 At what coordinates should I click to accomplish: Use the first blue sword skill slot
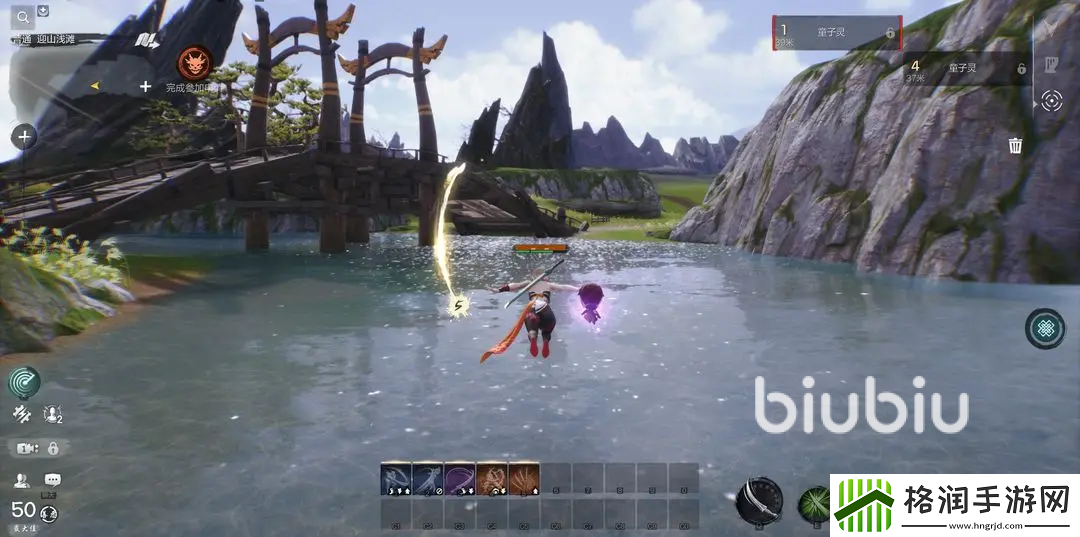(396, 479)
